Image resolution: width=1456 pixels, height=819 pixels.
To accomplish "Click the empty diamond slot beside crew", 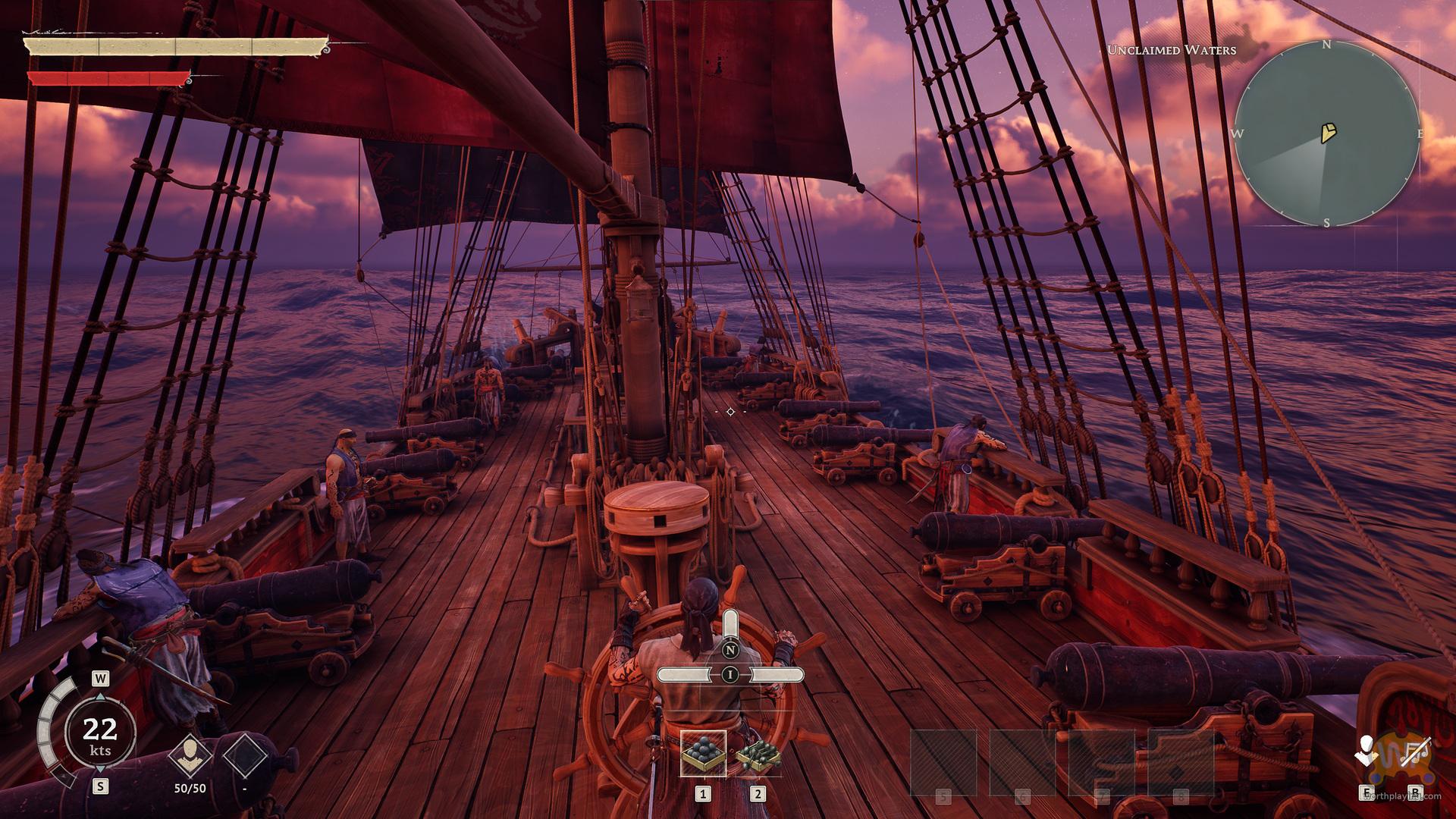I will click(x=244, y=758).
